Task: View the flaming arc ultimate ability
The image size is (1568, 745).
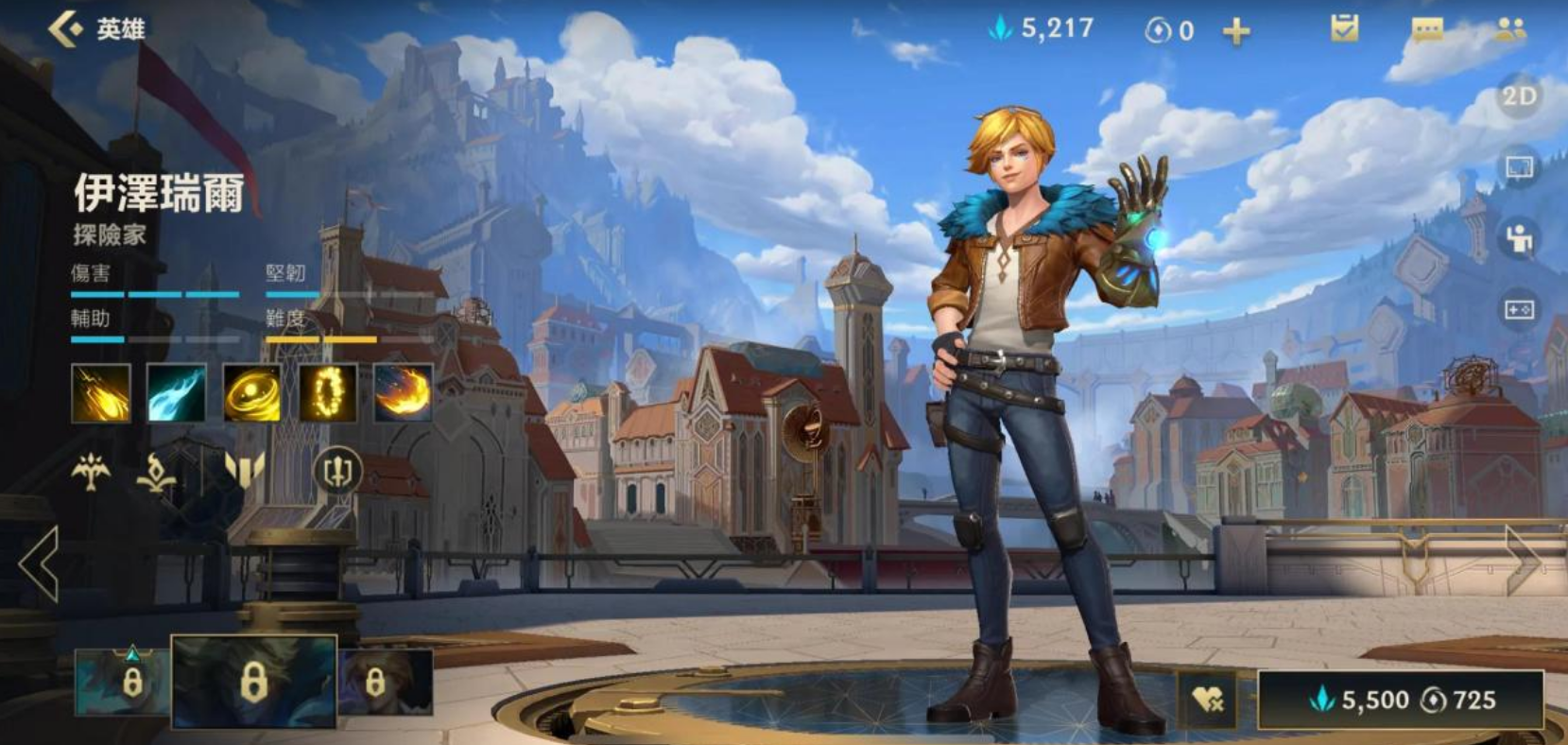Action: coord(404,393)
